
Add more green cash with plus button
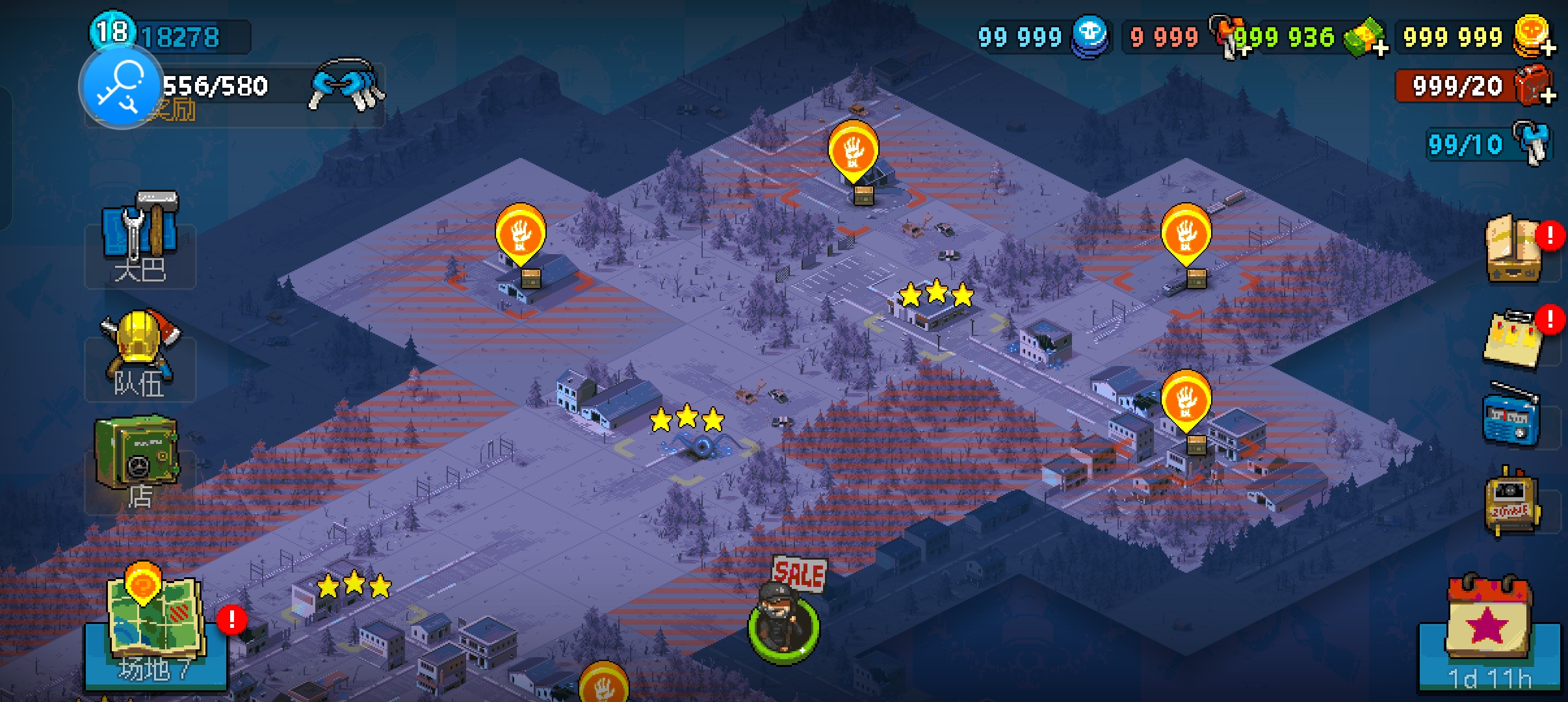click(x=1378, y=47)
